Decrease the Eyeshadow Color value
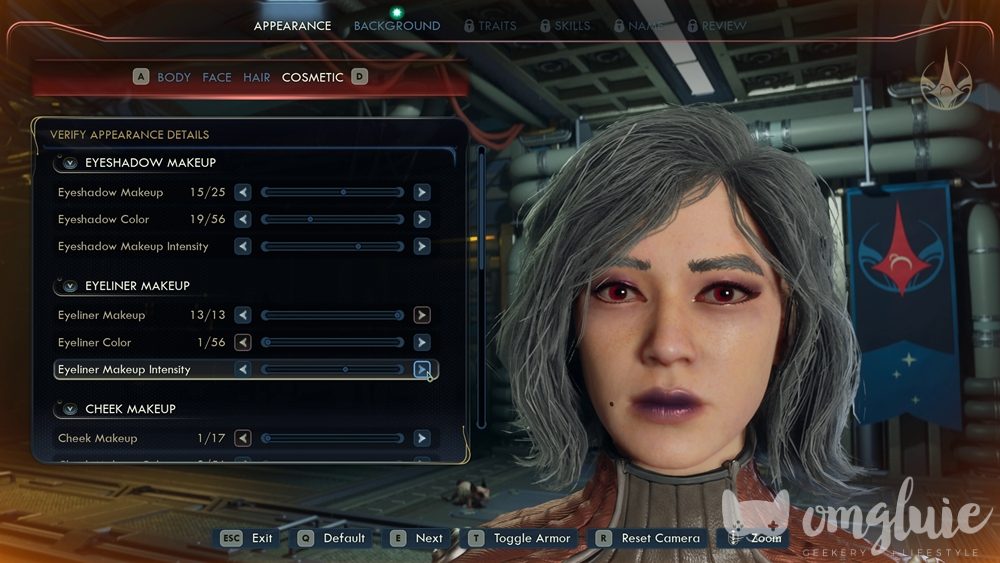 [243, 219]
